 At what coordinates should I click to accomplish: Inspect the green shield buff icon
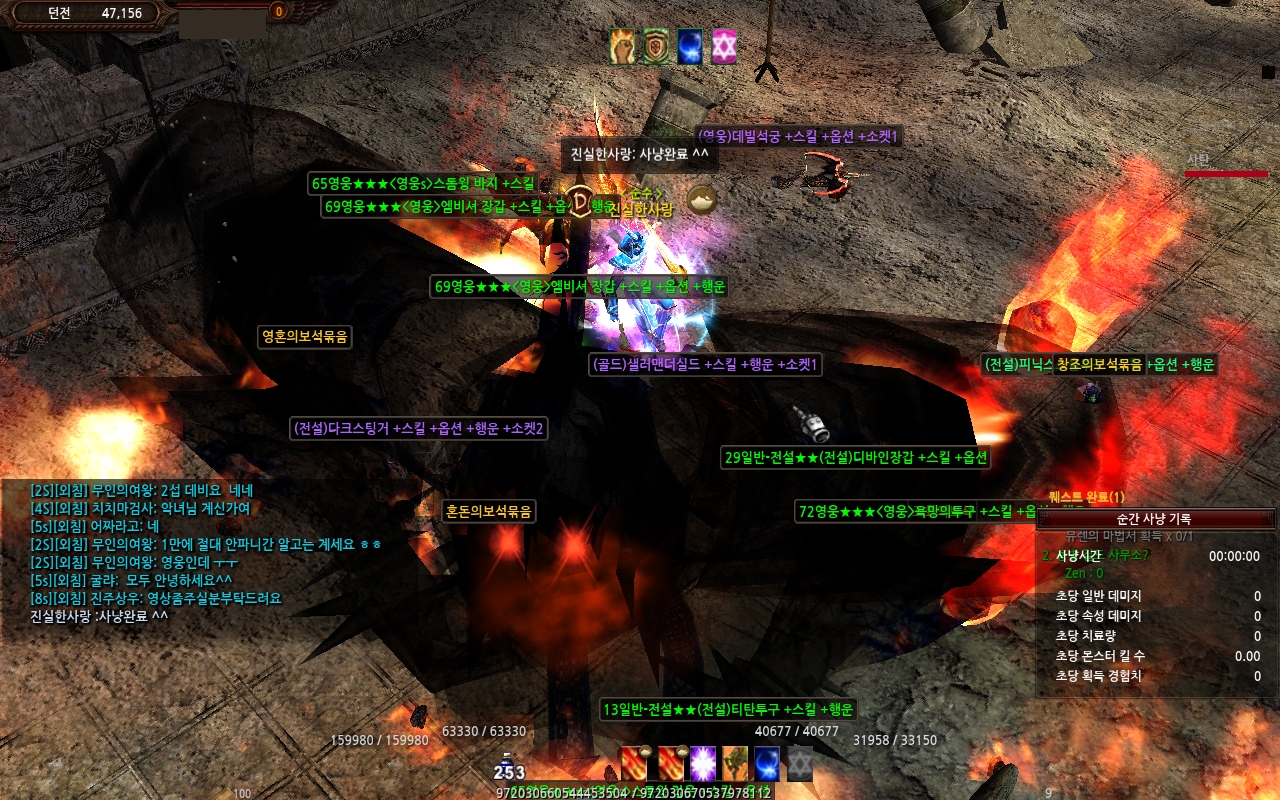pyautogui.click(x=656, y=47)
